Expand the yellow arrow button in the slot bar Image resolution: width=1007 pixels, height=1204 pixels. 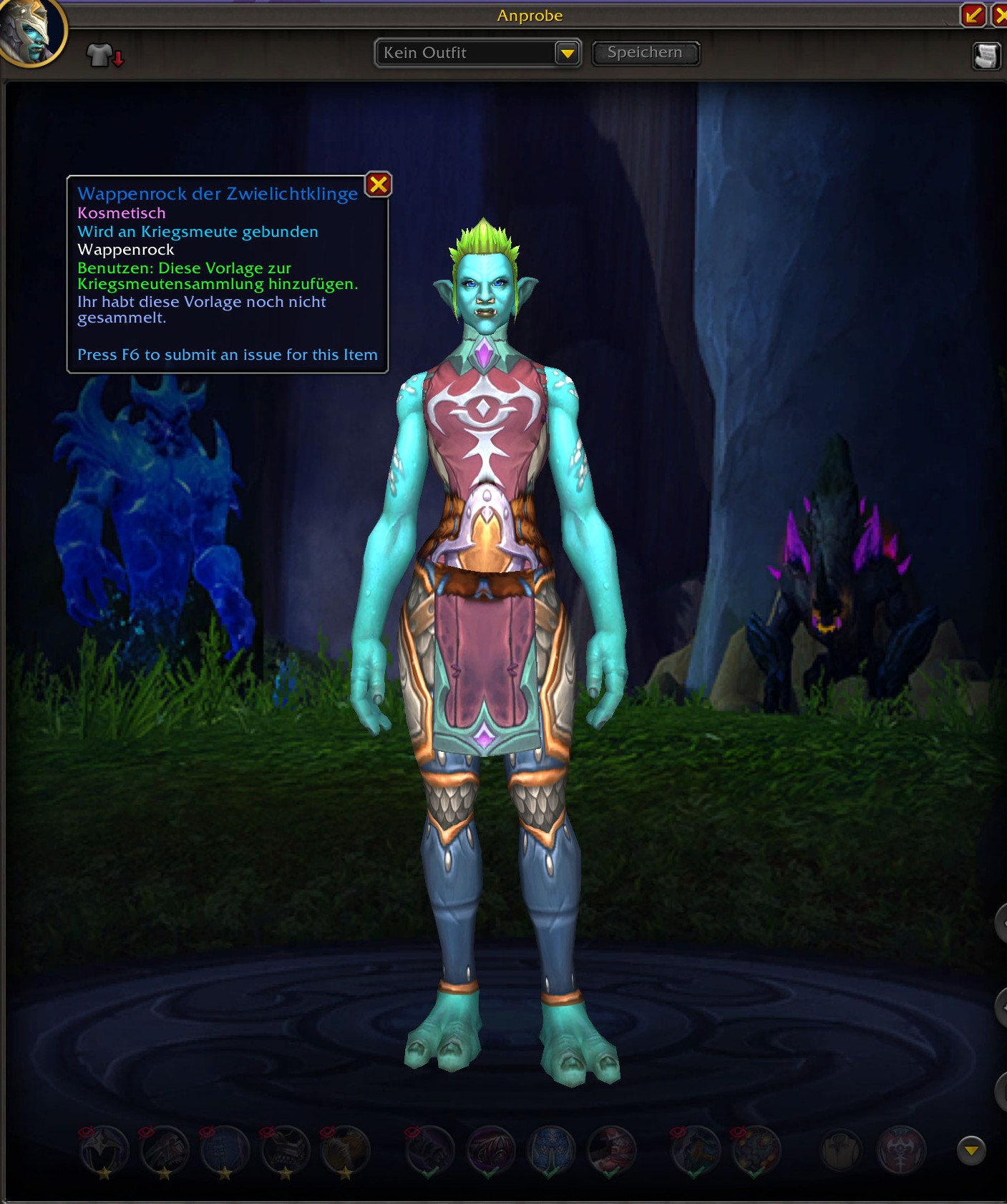970,1150
